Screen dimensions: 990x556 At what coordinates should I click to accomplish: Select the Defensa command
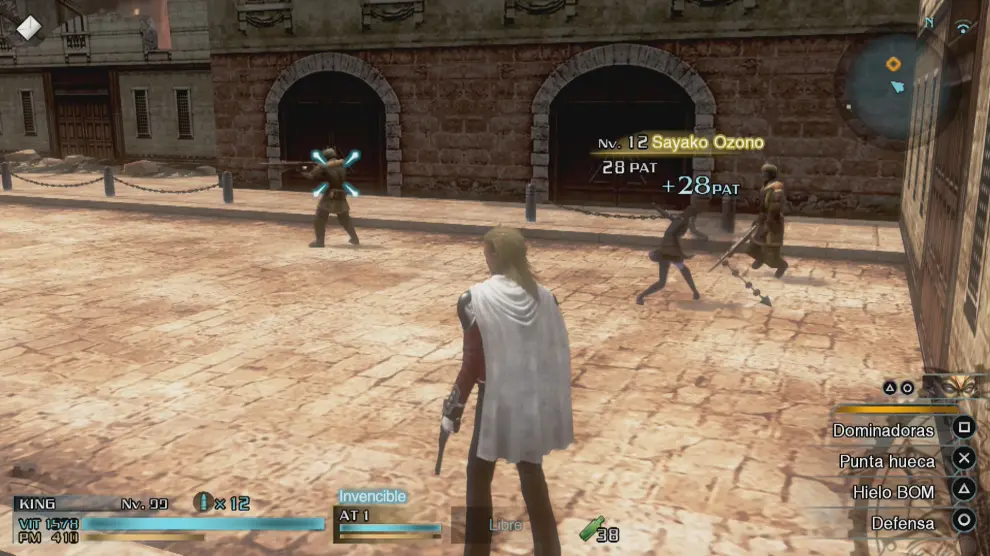[902, 523]
